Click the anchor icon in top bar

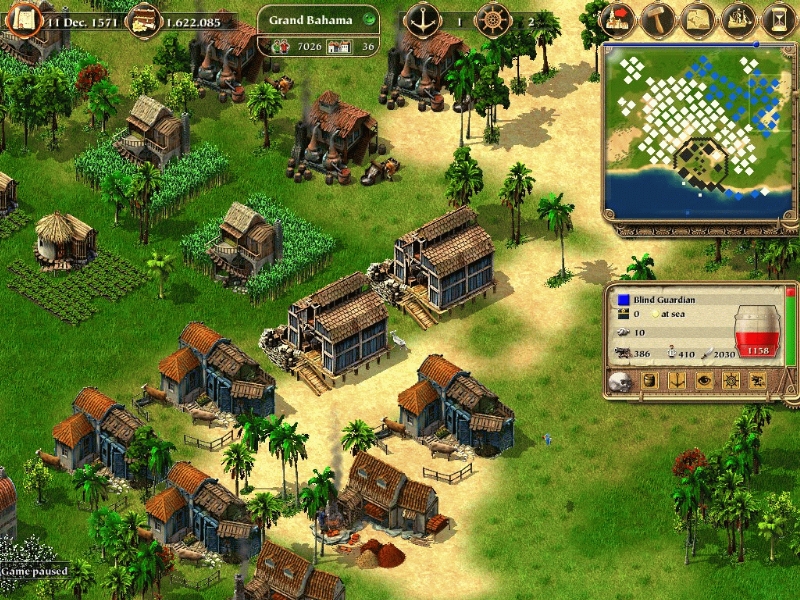pos(422,19)
